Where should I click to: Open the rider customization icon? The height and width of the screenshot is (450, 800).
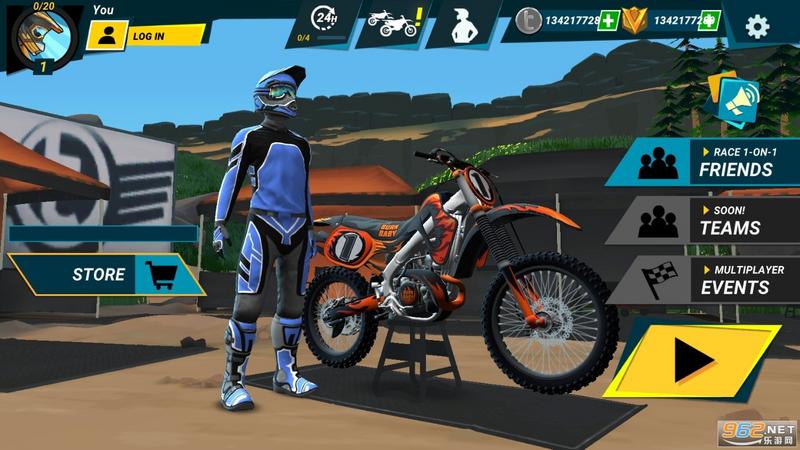[x=464, y=24]
